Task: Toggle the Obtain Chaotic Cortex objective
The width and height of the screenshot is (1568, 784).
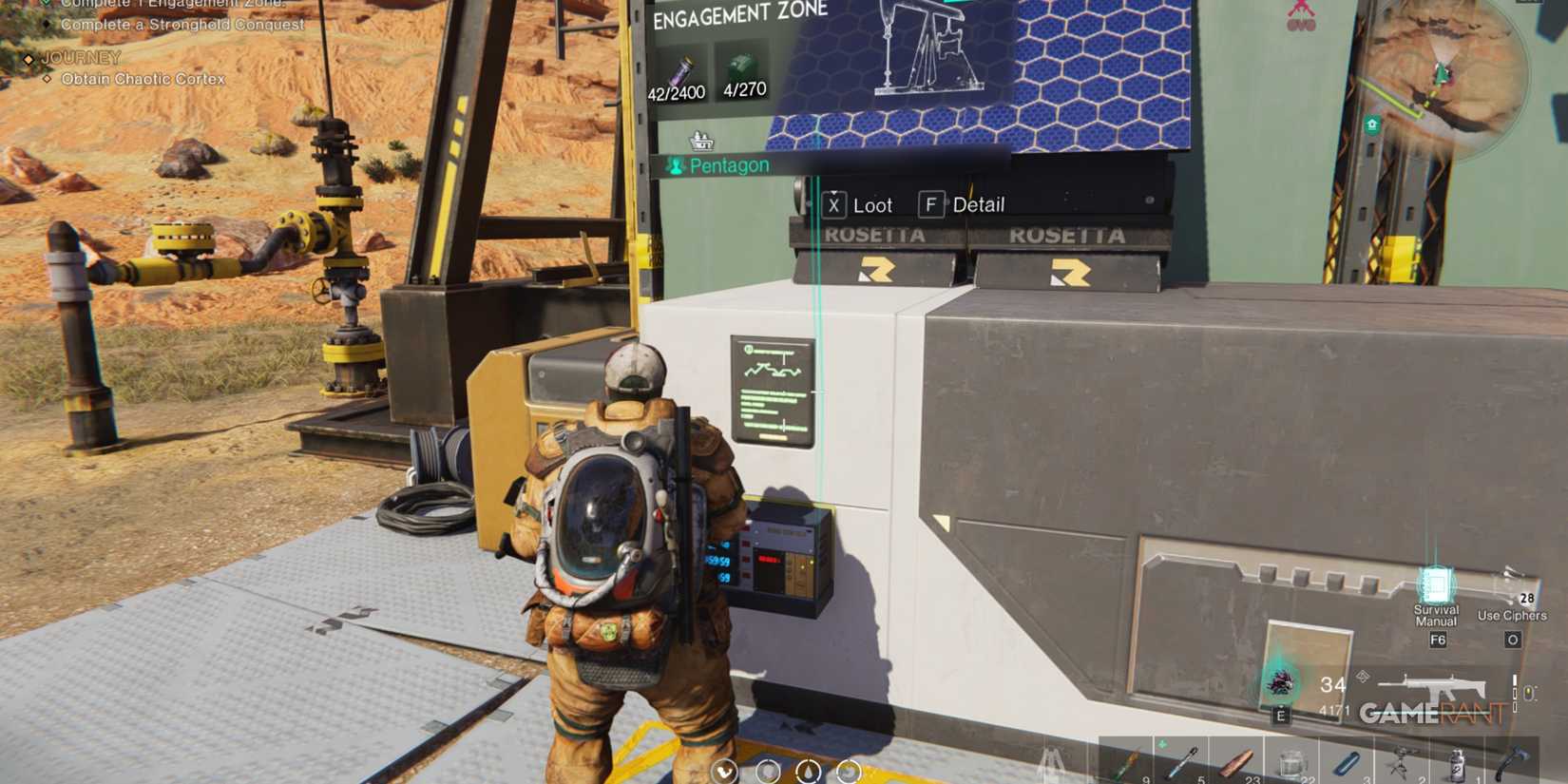Action: coord(141,79)
